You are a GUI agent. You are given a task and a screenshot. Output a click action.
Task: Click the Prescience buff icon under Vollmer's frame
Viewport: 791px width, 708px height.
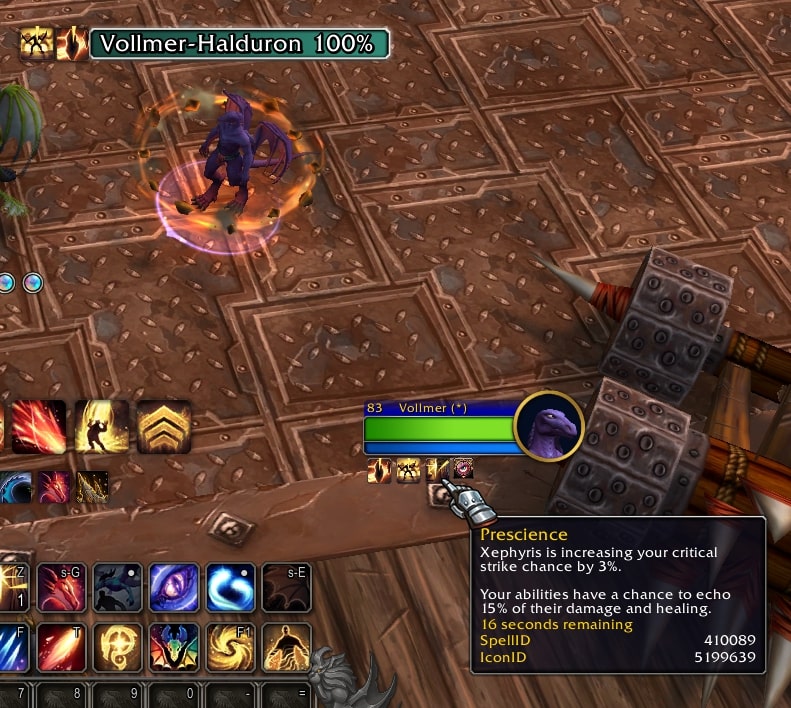coord(437,469)
